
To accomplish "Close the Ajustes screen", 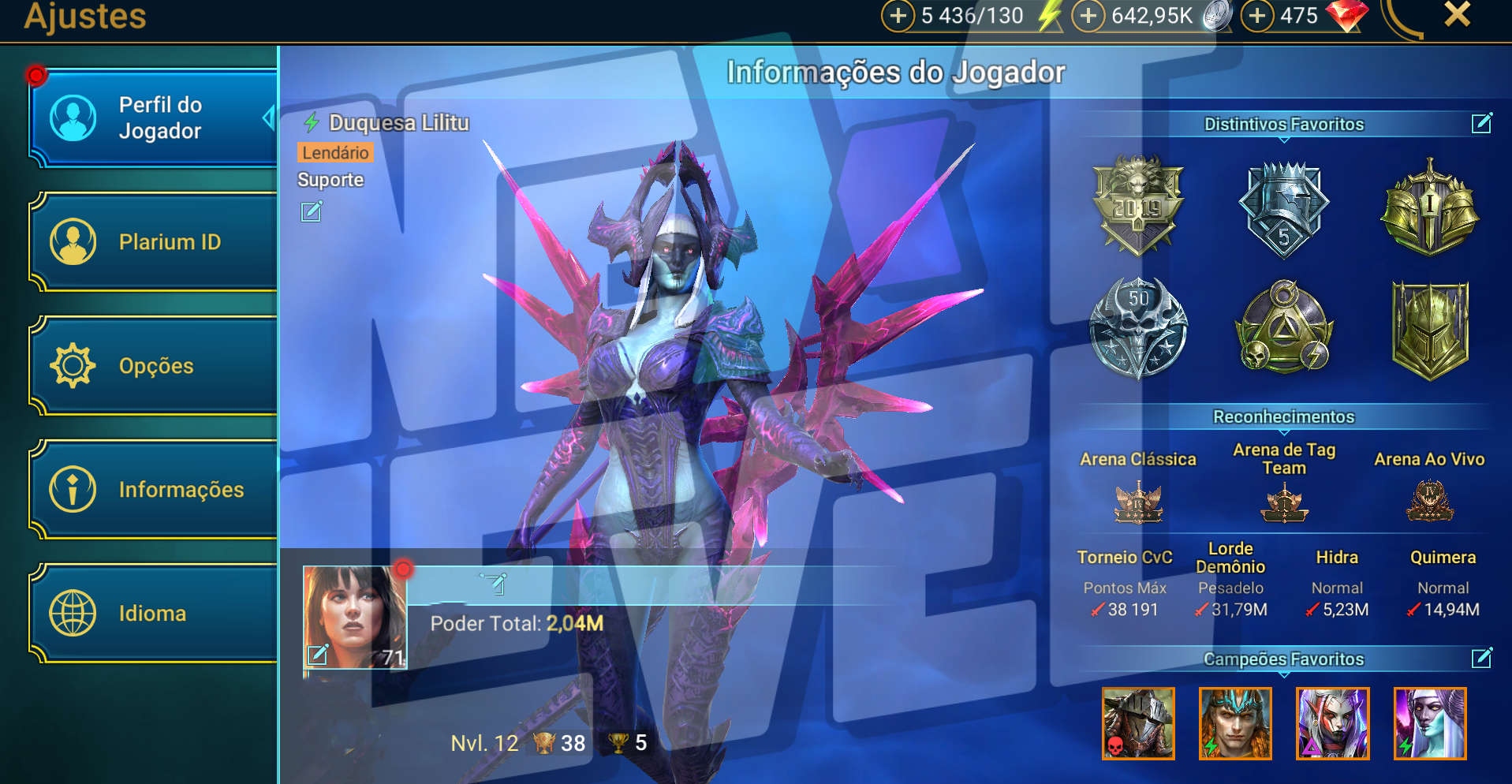I will (1457, 14).
